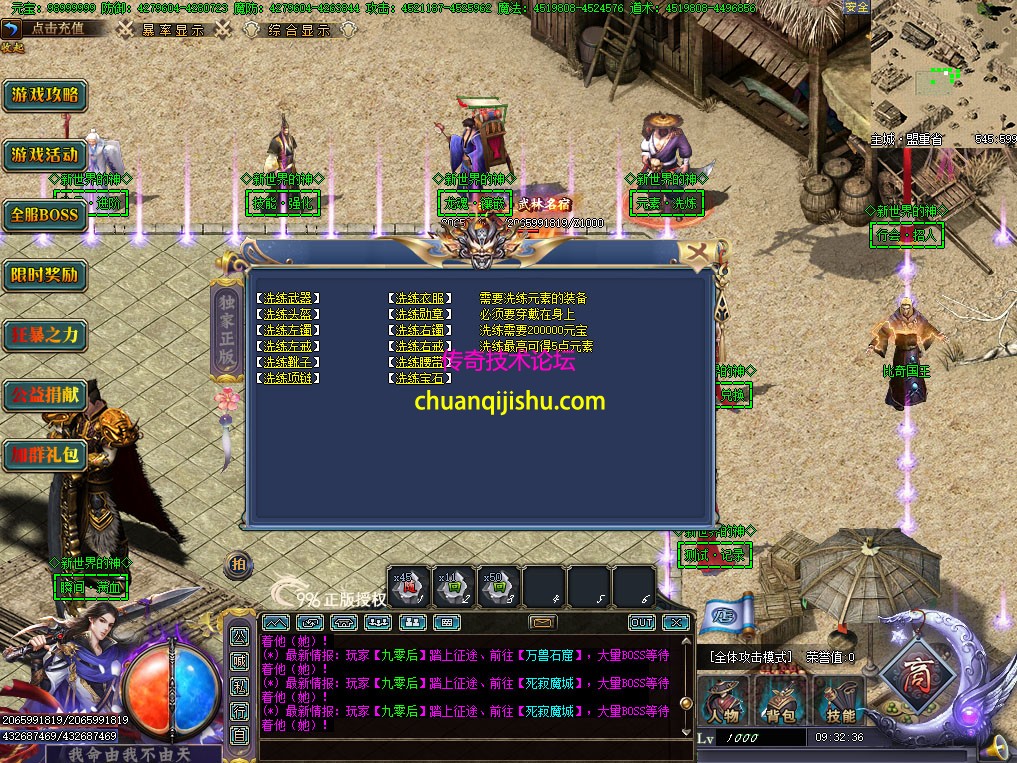The width and height of the screenshot is (1017, 763).
Task: Open the 背包 bag inventory
Action: coord(782,701)
